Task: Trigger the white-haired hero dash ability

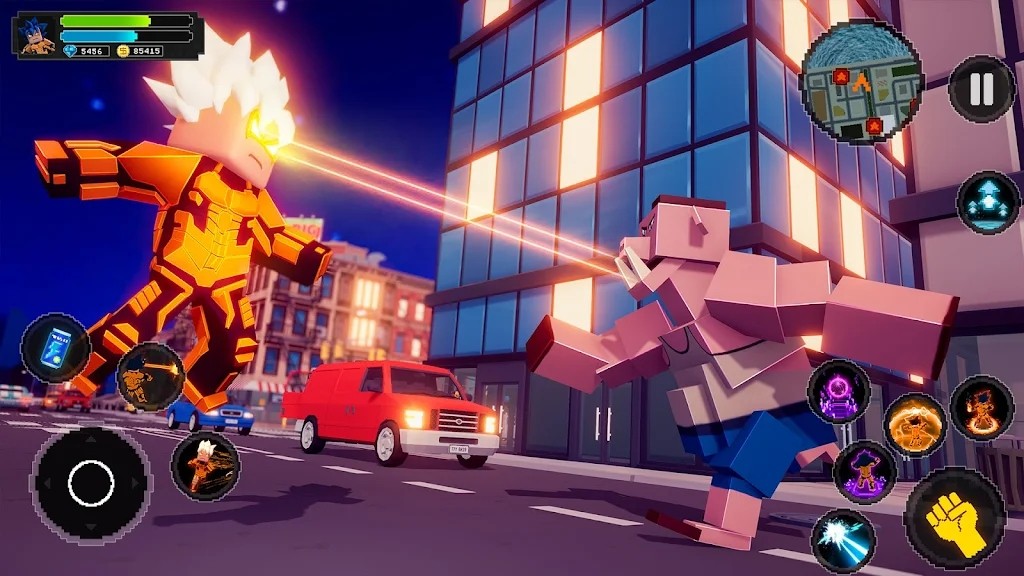Action: click(x=205, y=466)
